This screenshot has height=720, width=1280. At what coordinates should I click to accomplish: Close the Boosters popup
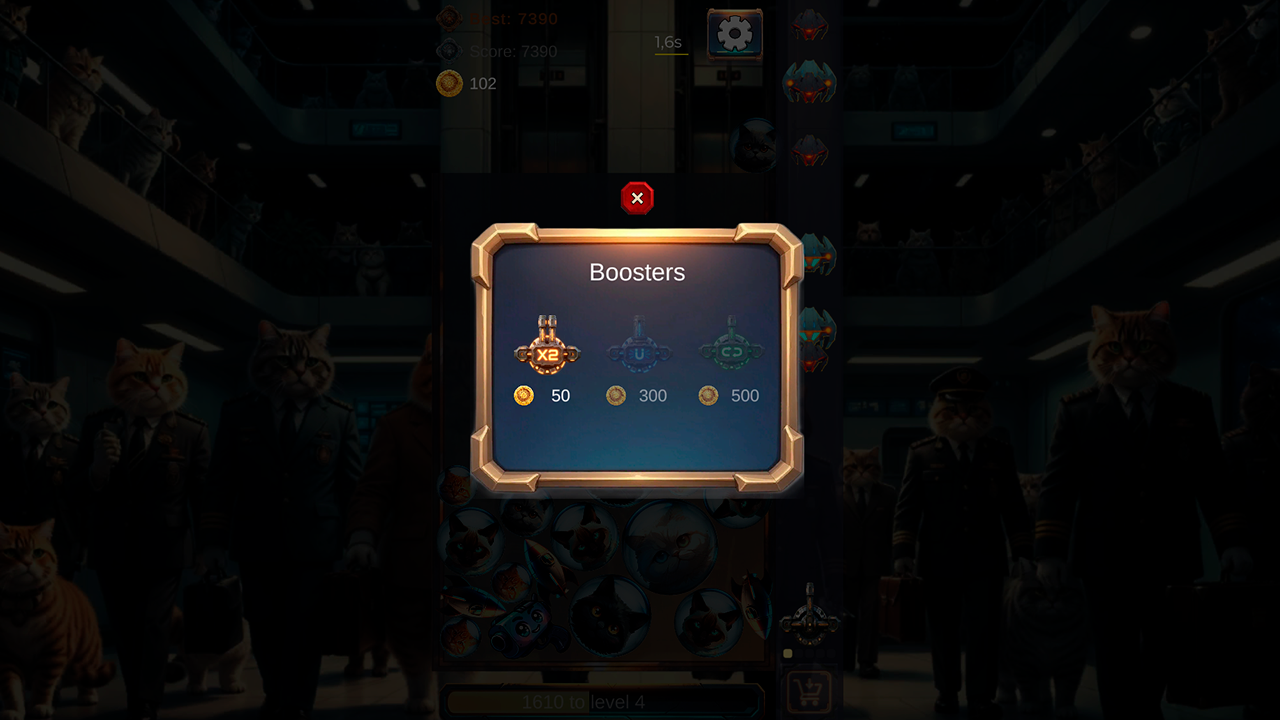click(638, 198)
